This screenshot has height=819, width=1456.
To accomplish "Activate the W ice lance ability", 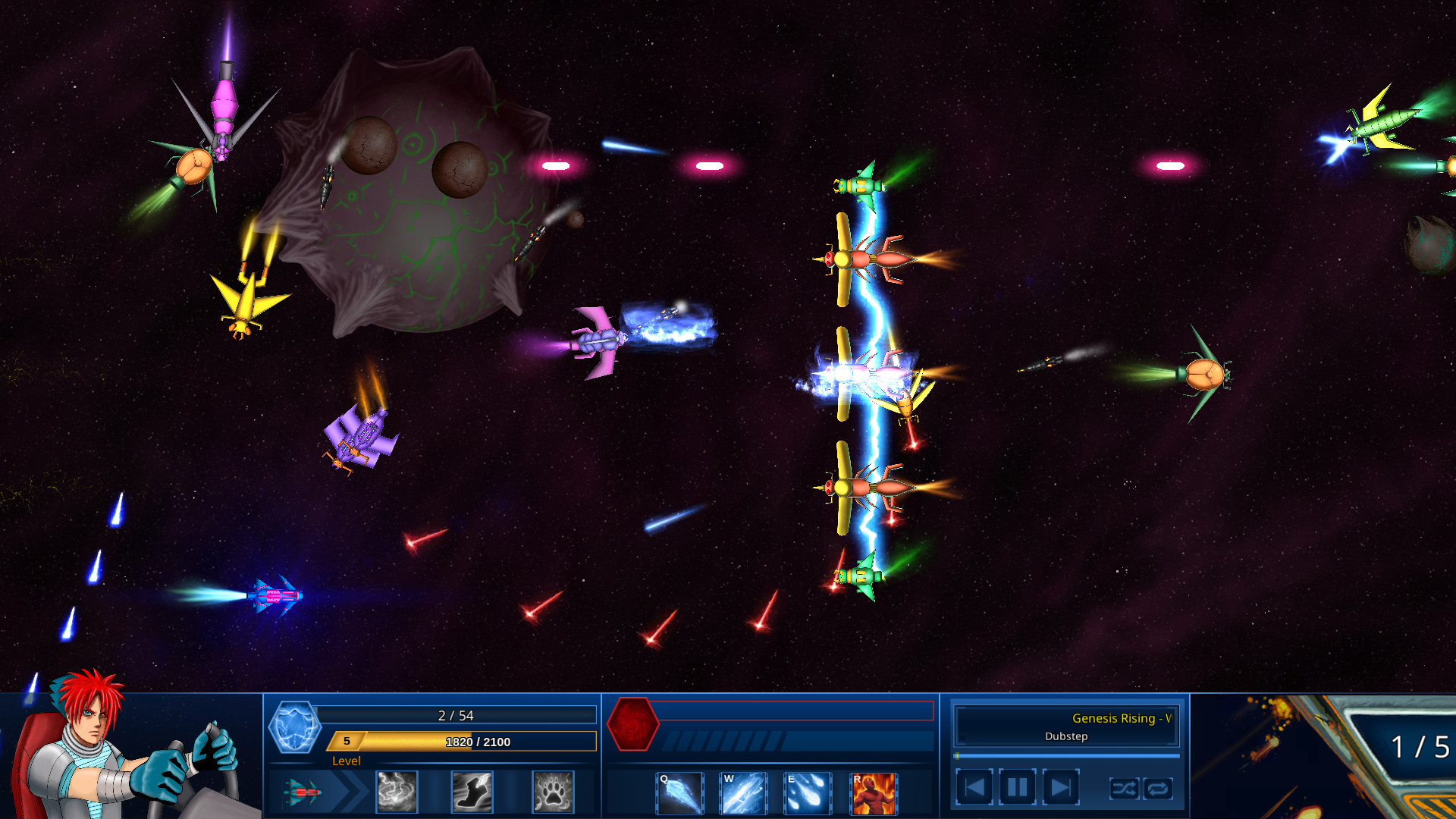I will point(744,793).
